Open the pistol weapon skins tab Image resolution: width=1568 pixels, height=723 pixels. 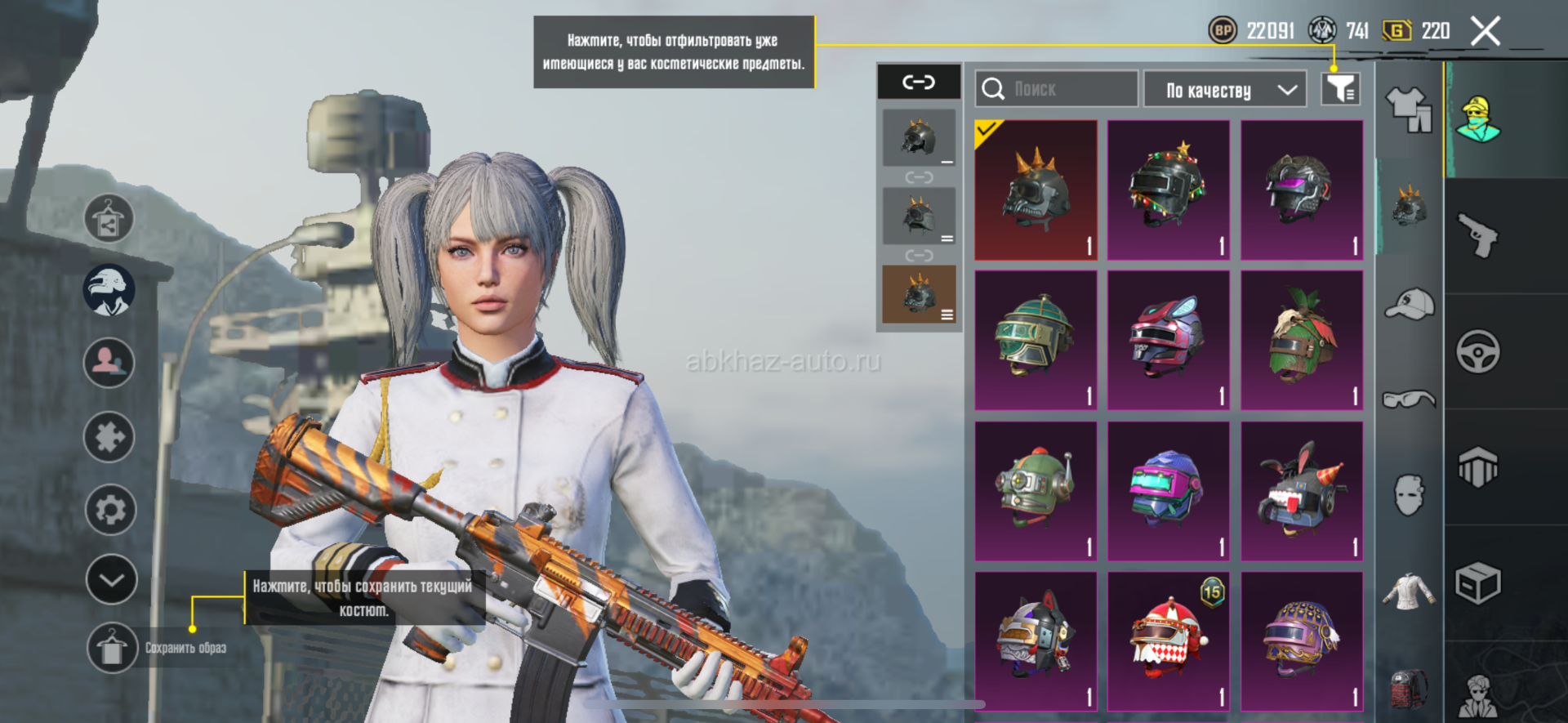coord(1478,235)
